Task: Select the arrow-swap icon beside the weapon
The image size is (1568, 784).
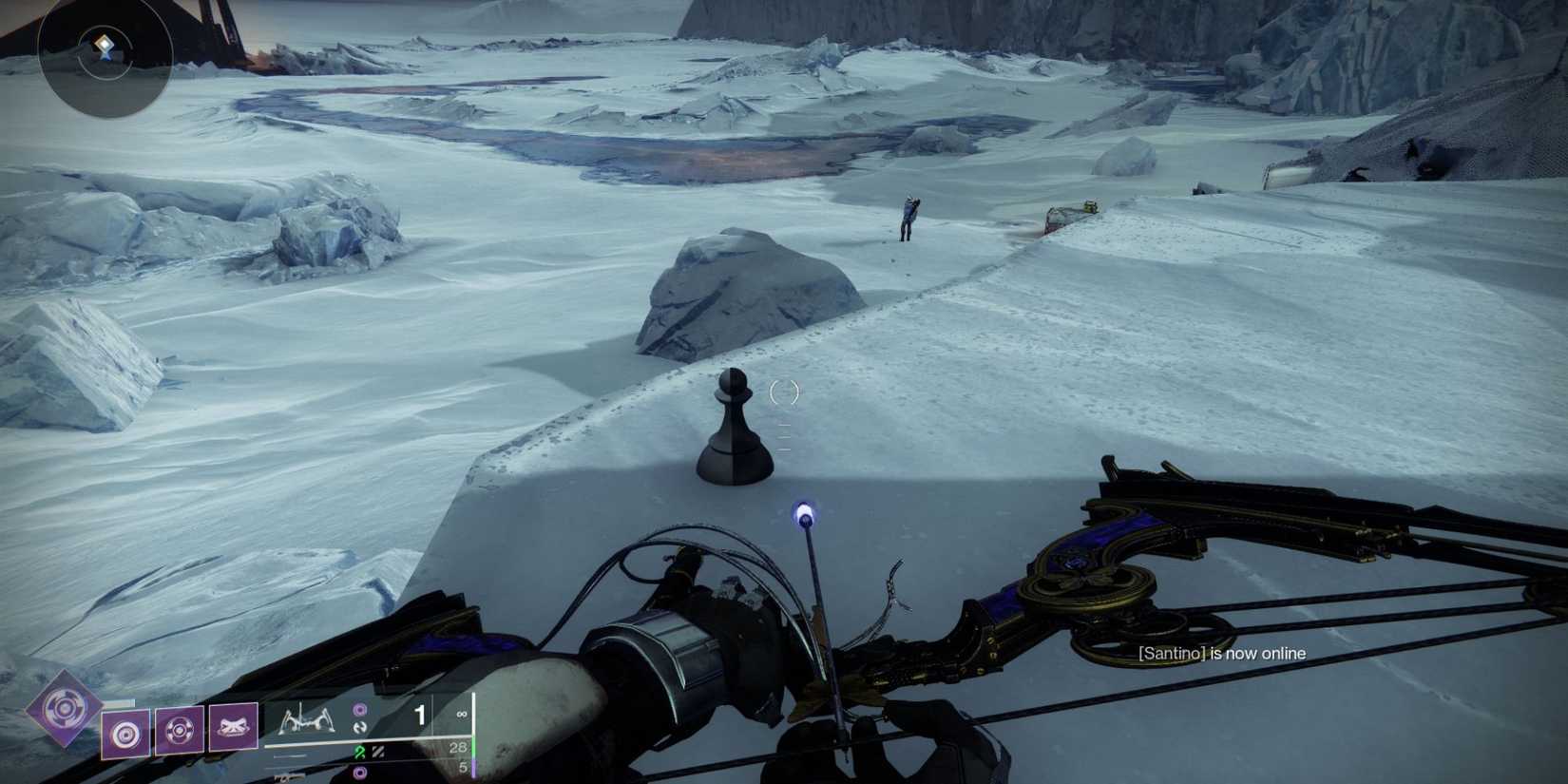Action: coord(362,726)
